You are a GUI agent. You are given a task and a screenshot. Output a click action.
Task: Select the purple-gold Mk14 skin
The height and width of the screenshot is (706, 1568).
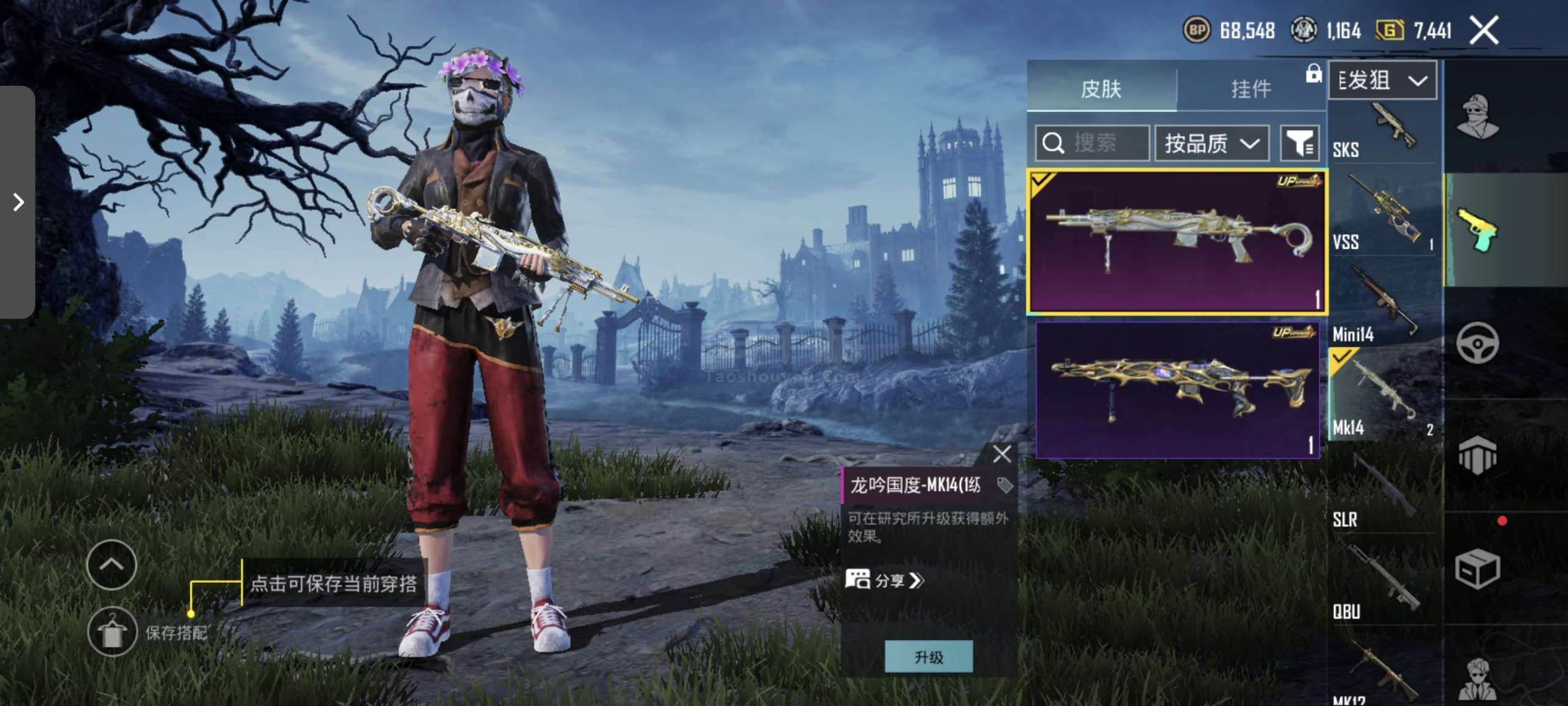[x=1177, y=390]
